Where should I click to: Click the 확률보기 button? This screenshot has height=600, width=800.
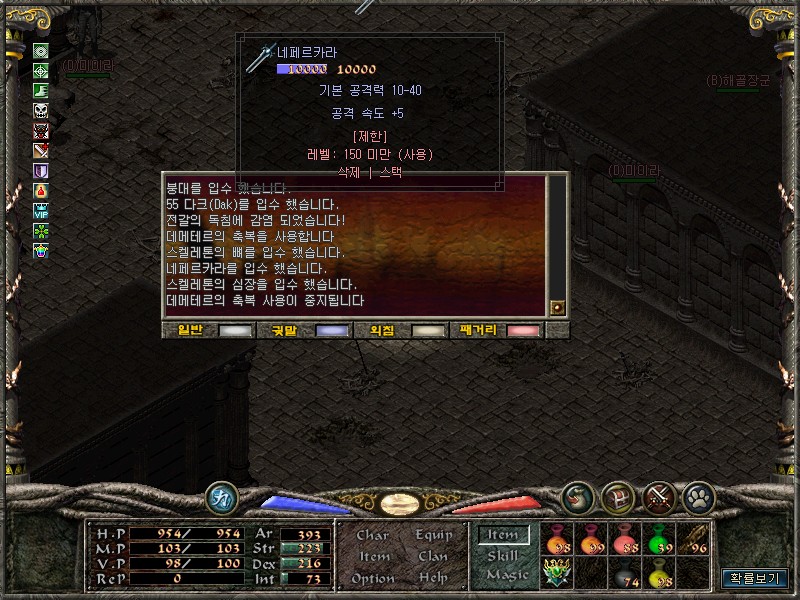(755, 578)
